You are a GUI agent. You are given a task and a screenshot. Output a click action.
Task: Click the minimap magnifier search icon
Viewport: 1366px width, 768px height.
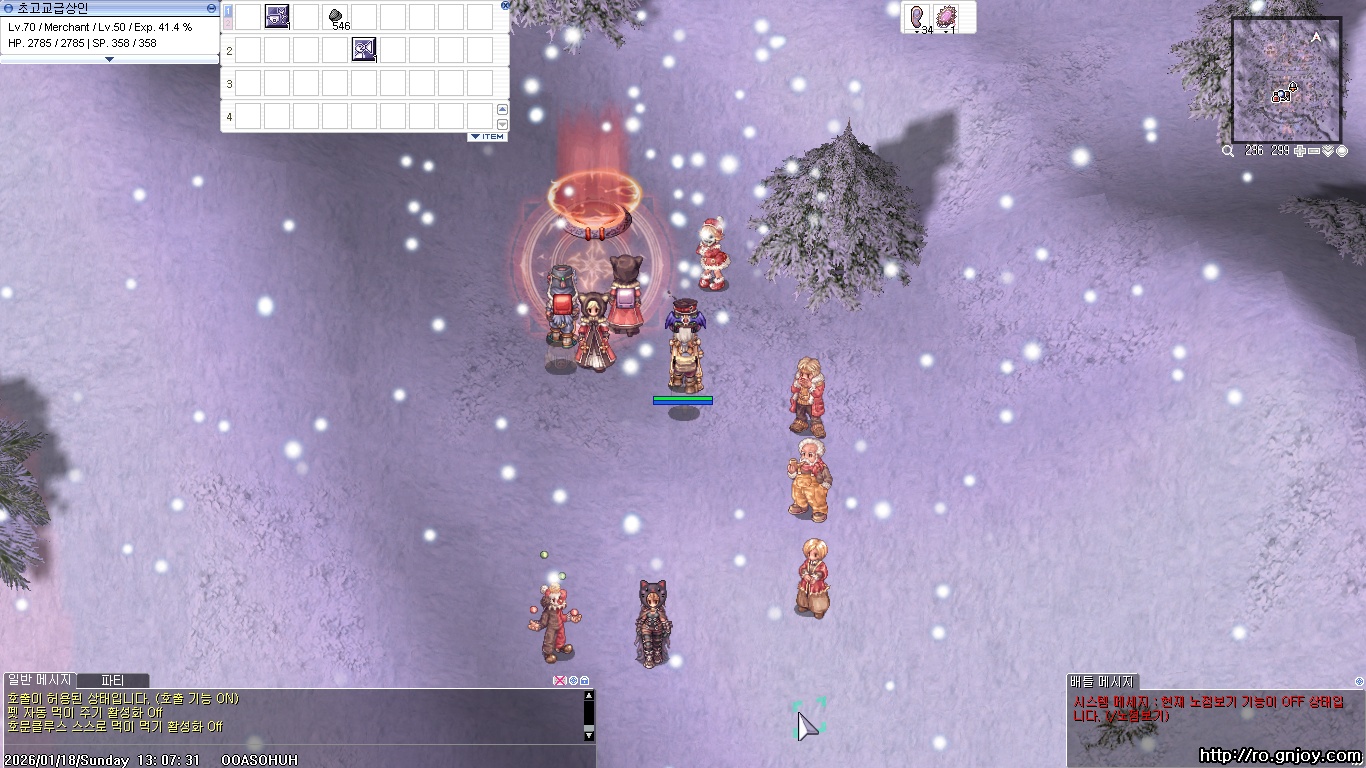(x=1228, y=151)
